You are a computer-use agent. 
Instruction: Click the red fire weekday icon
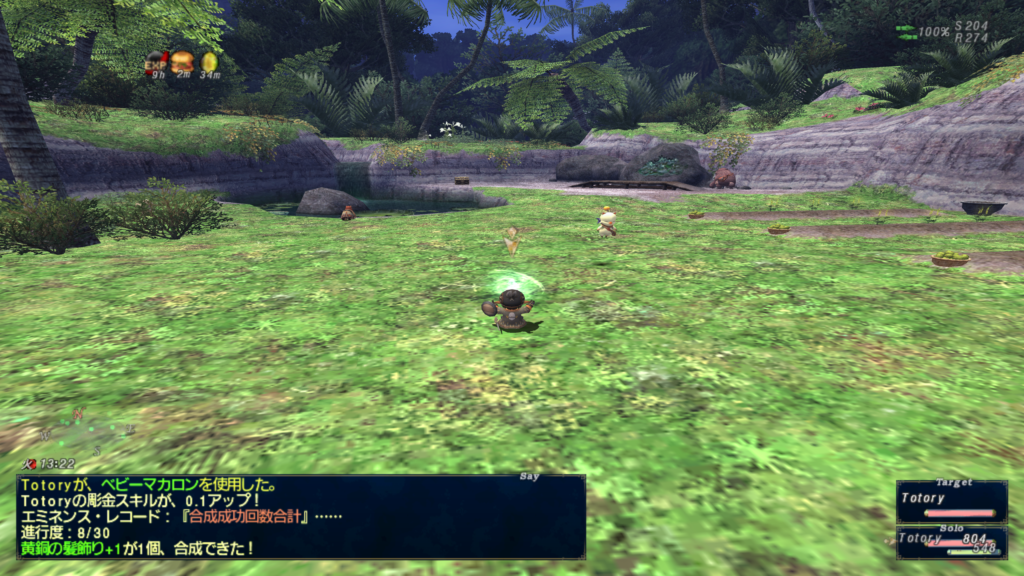(31, 464)
